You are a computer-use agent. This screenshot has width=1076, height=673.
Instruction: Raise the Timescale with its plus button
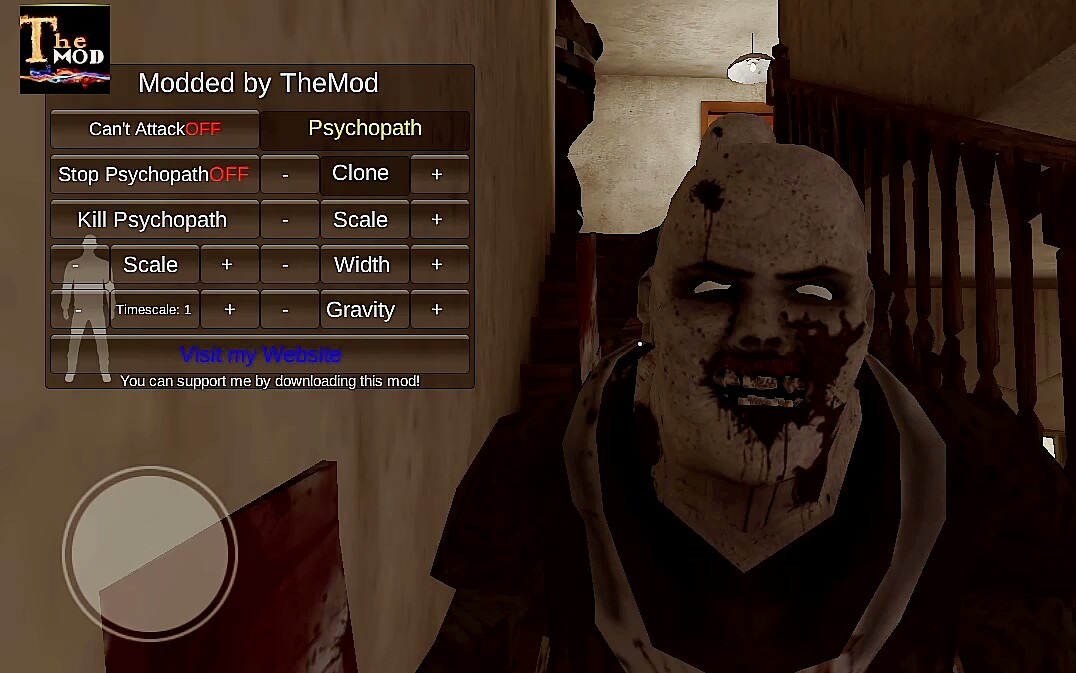point(229,310)
